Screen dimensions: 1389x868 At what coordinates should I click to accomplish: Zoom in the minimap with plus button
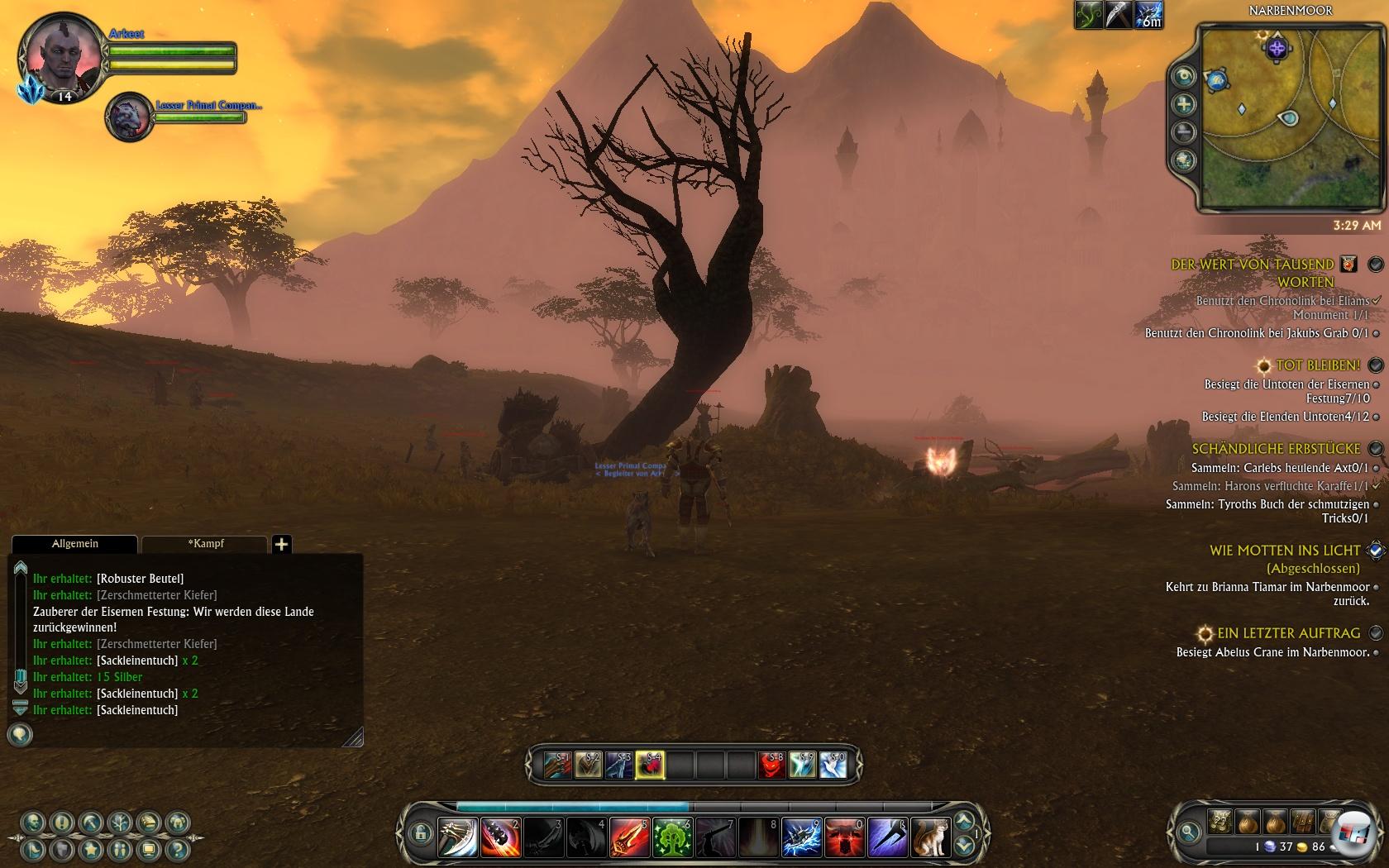tap(1185, 104)
